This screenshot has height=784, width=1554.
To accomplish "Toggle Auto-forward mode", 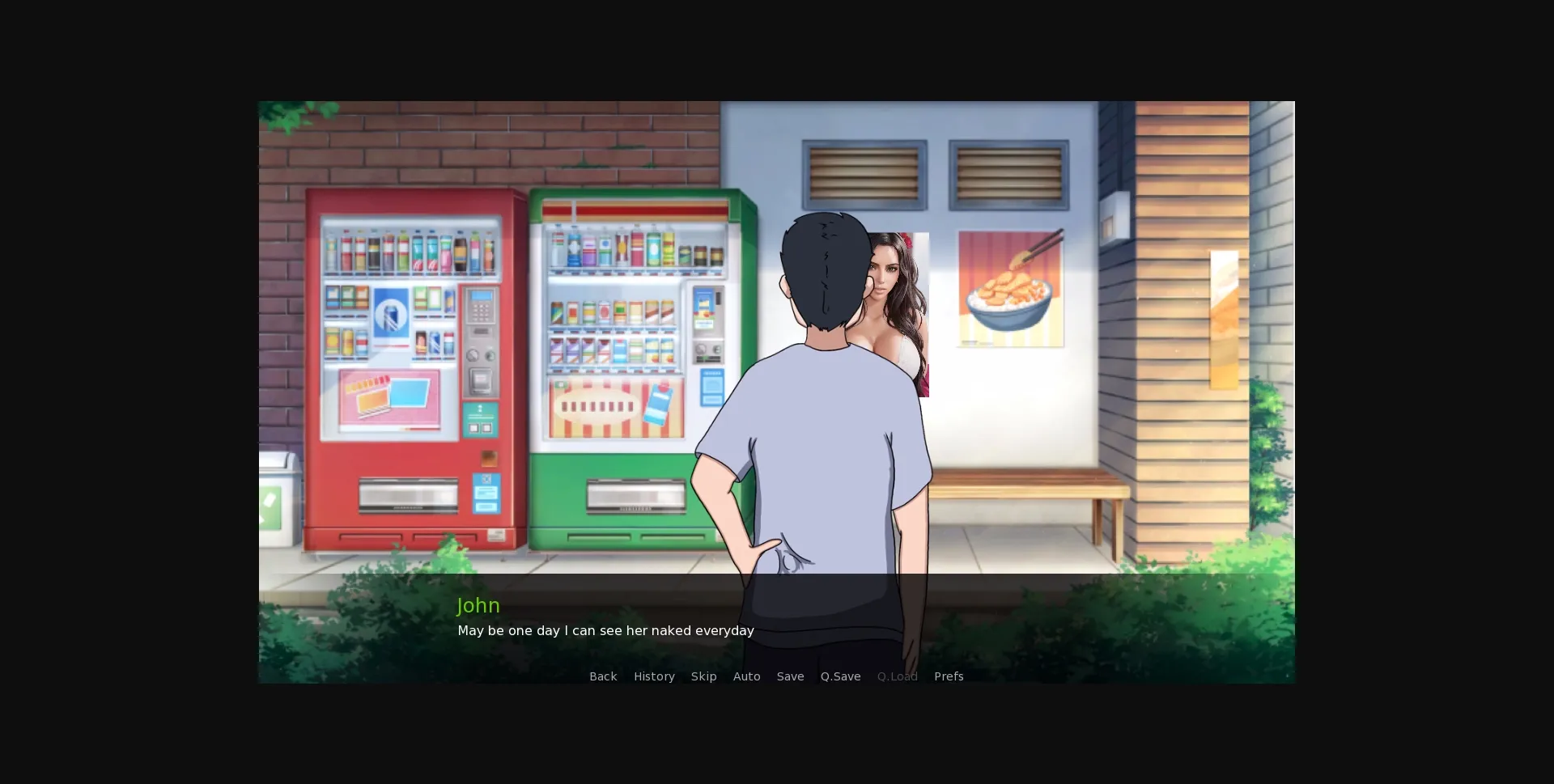I will 746,676.
